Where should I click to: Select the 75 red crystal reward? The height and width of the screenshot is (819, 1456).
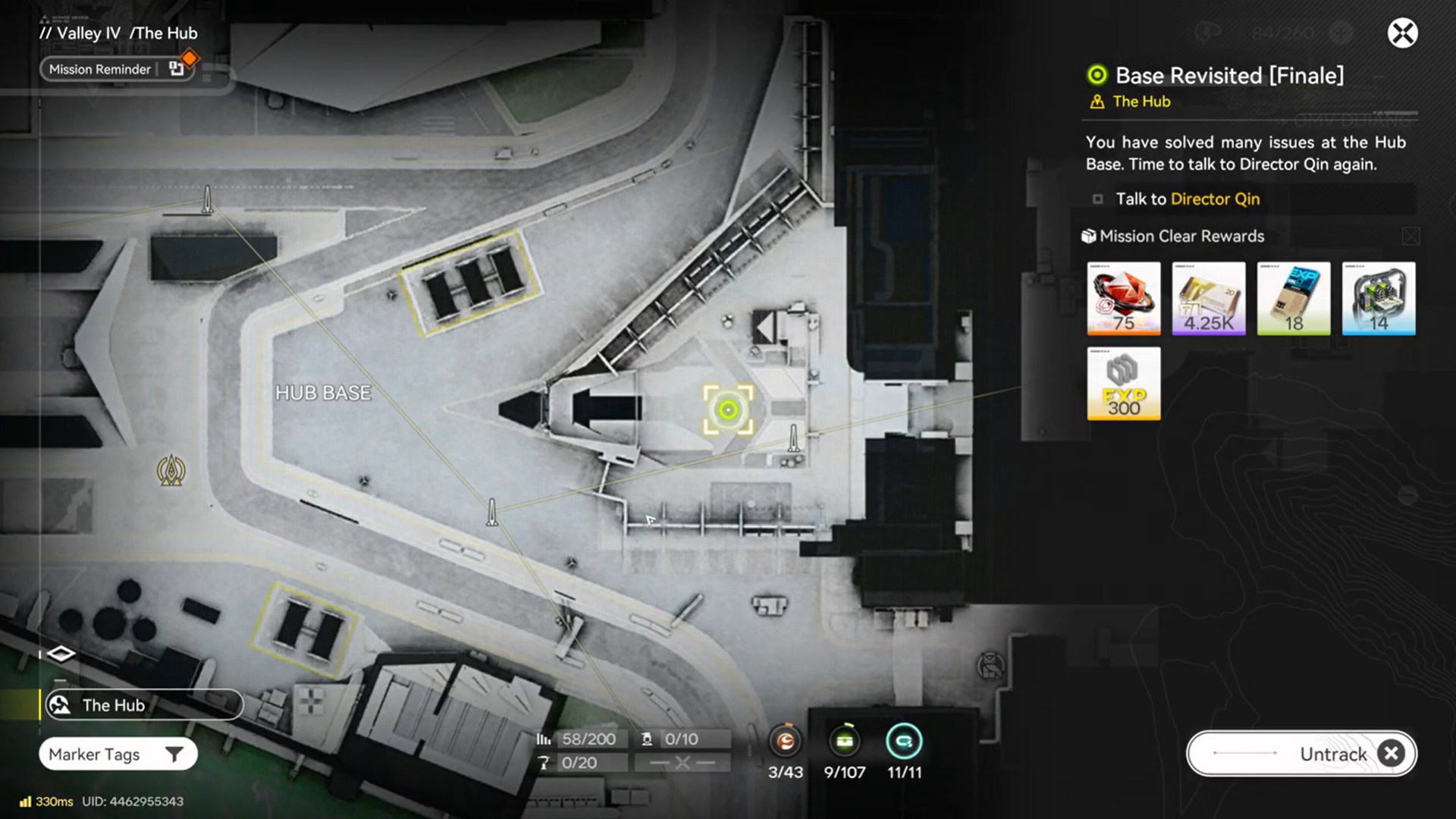(1123, 299)
